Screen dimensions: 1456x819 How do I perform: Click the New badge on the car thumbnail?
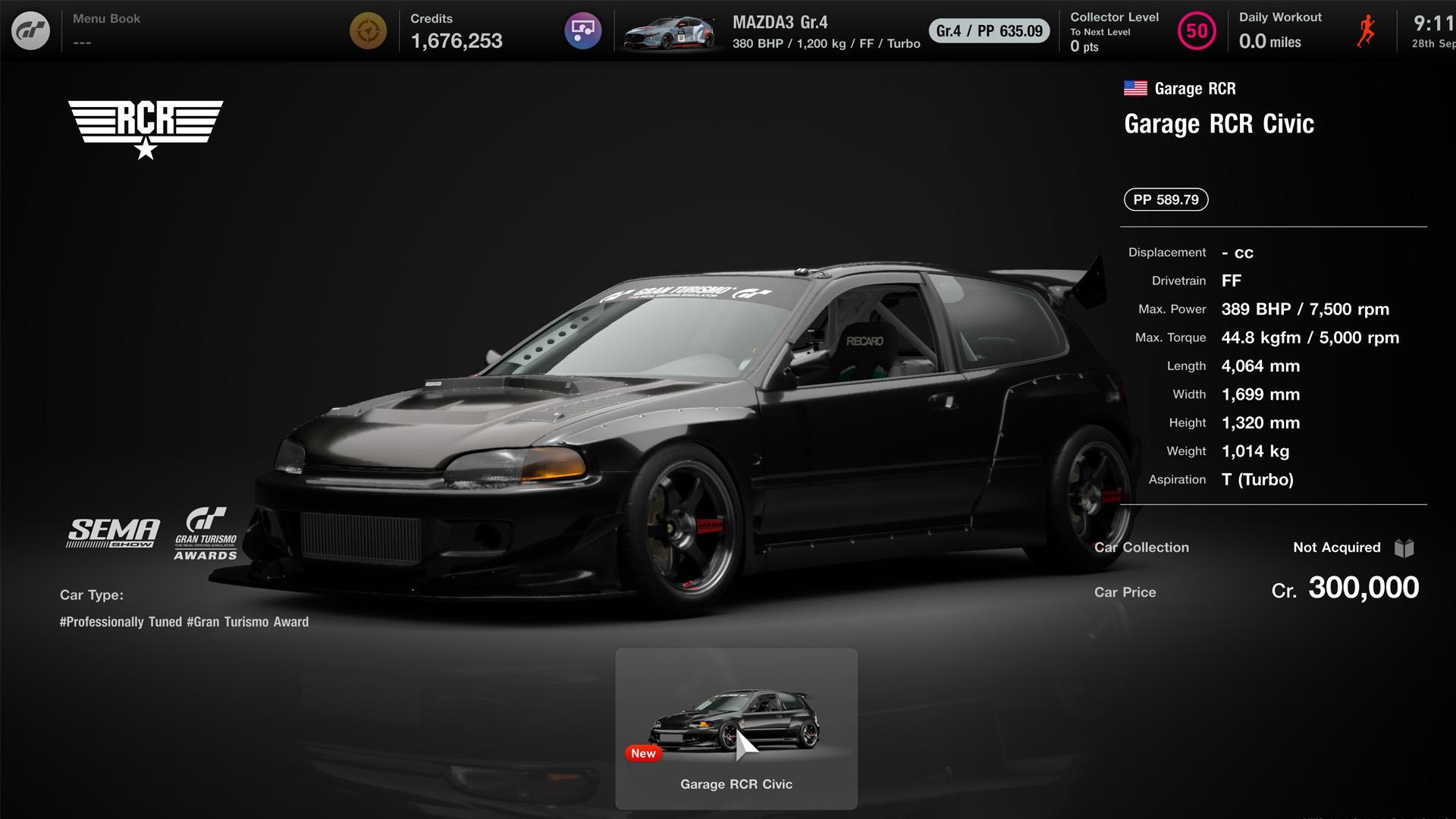tap(643, 753)
